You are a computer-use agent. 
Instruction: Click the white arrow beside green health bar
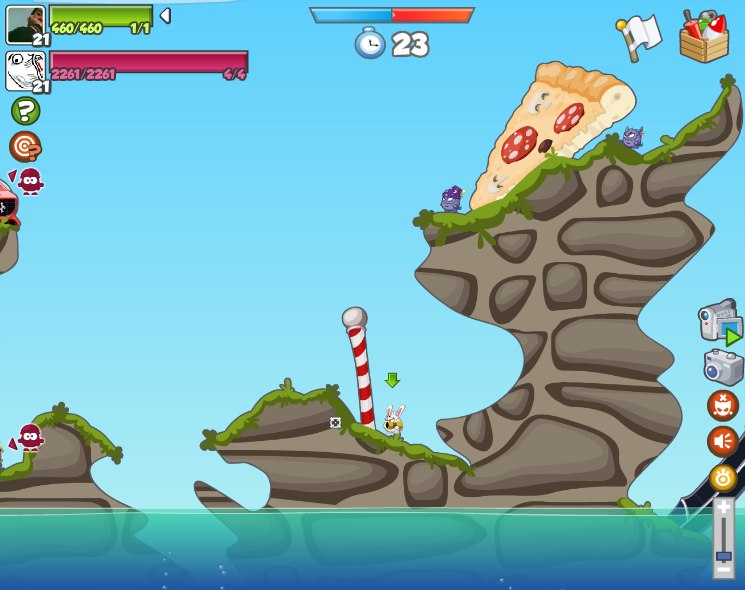point(165,16)
